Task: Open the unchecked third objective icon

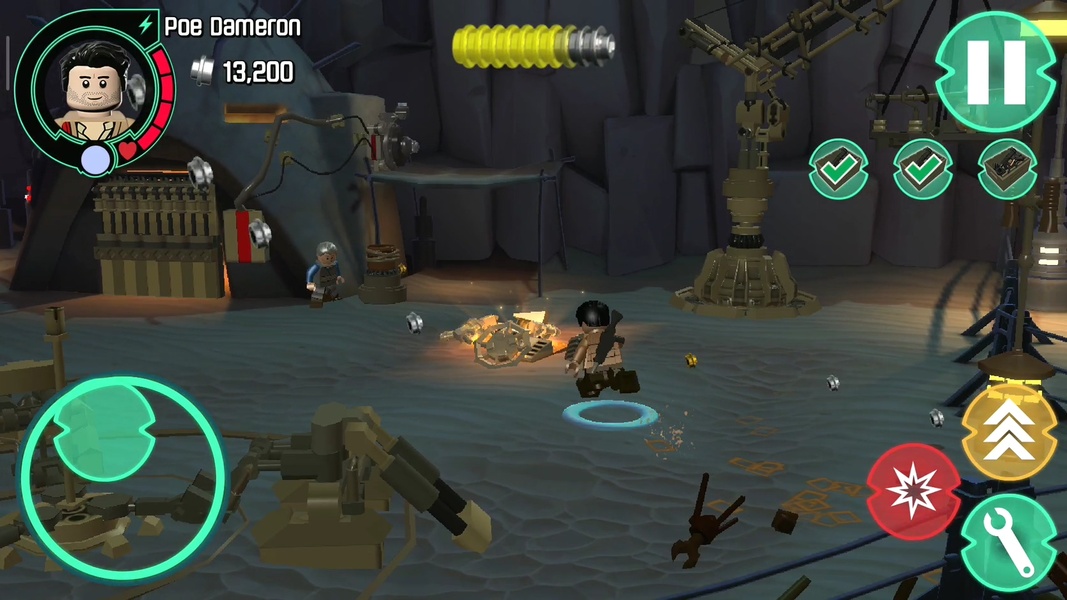Action: click(1007, 169)
